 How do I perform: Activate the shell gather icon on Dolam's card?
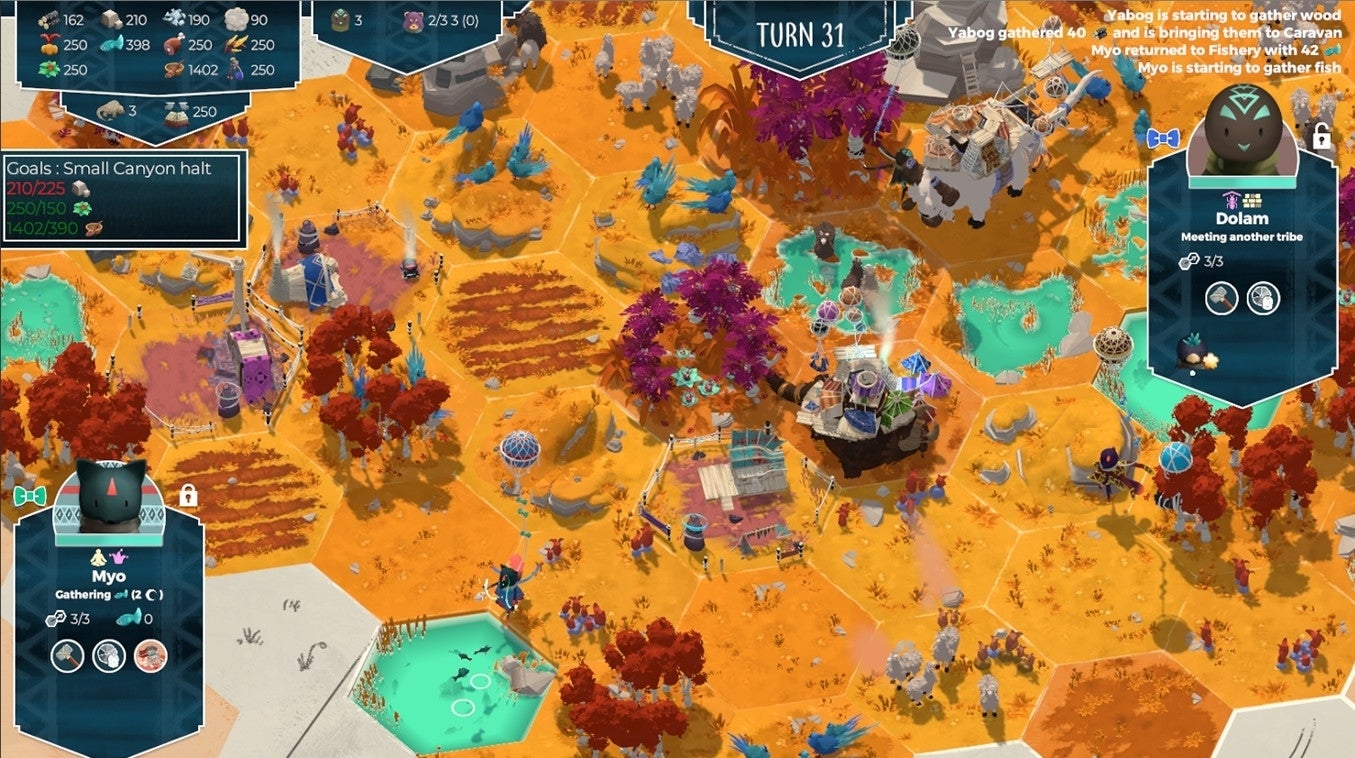point(1263,298)
